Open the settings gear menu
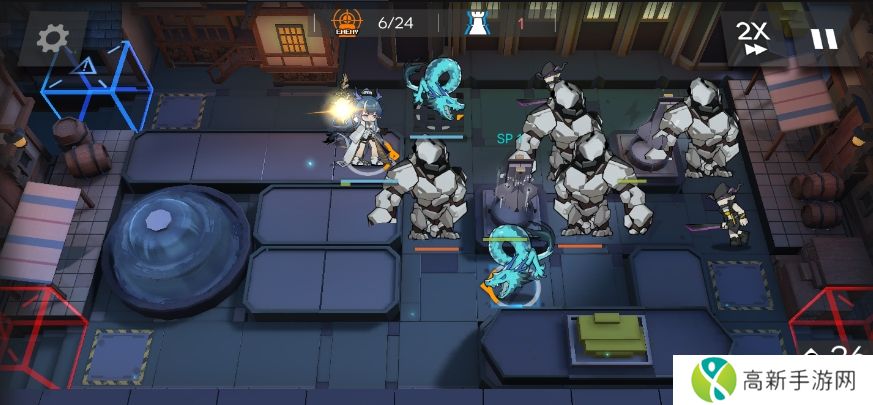This screenshot has width=873, height=405. (x=51, y=38)
